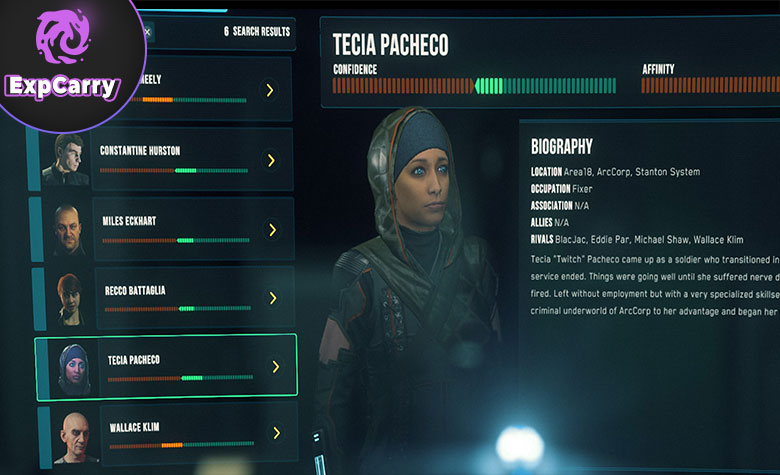
Task: Click the yellow arrow beside Miles Eckhart
Action: [x=271, y=229]
